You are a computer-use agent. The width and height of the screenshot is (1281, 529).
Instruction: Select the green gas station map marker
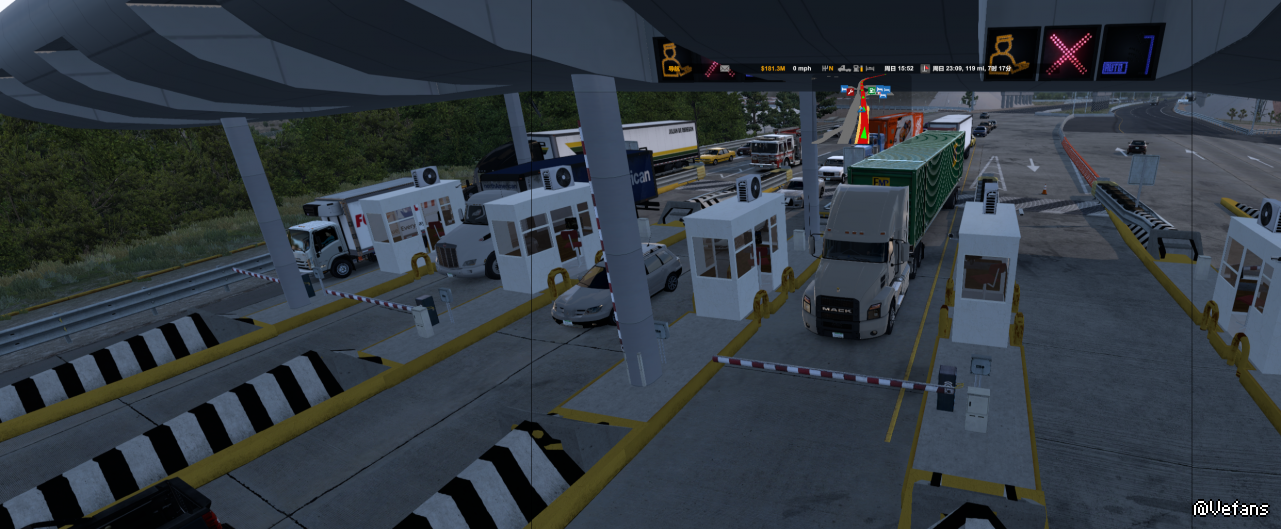point(872,90)
